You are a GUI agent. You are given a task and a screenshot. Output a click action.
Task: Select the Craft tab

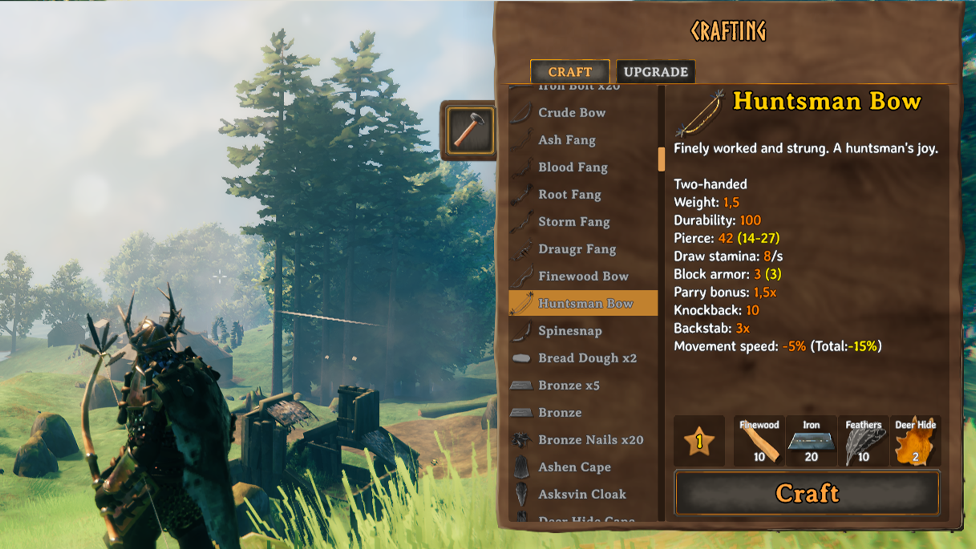[569, 72]
